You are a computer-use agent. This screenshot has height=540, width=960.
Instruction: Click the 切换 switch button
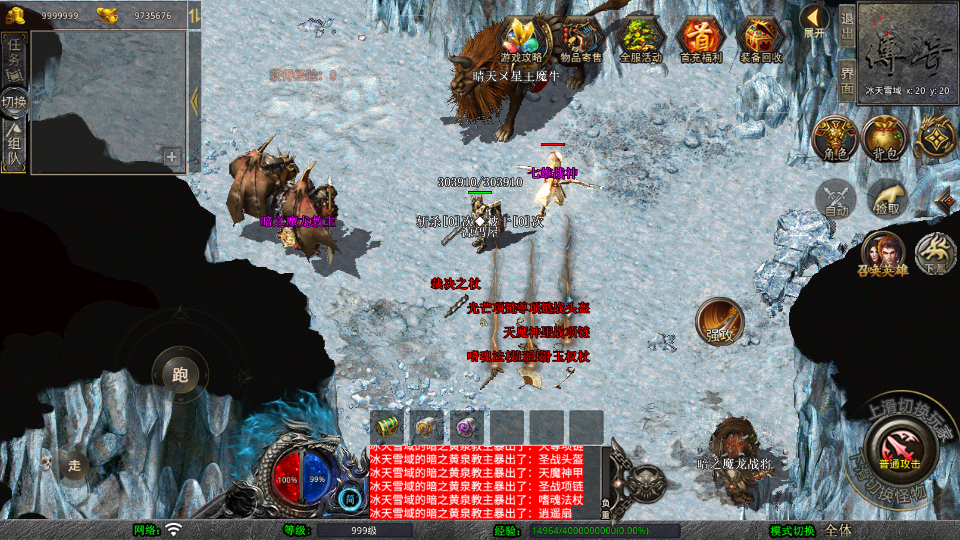(x=14, y=101)
